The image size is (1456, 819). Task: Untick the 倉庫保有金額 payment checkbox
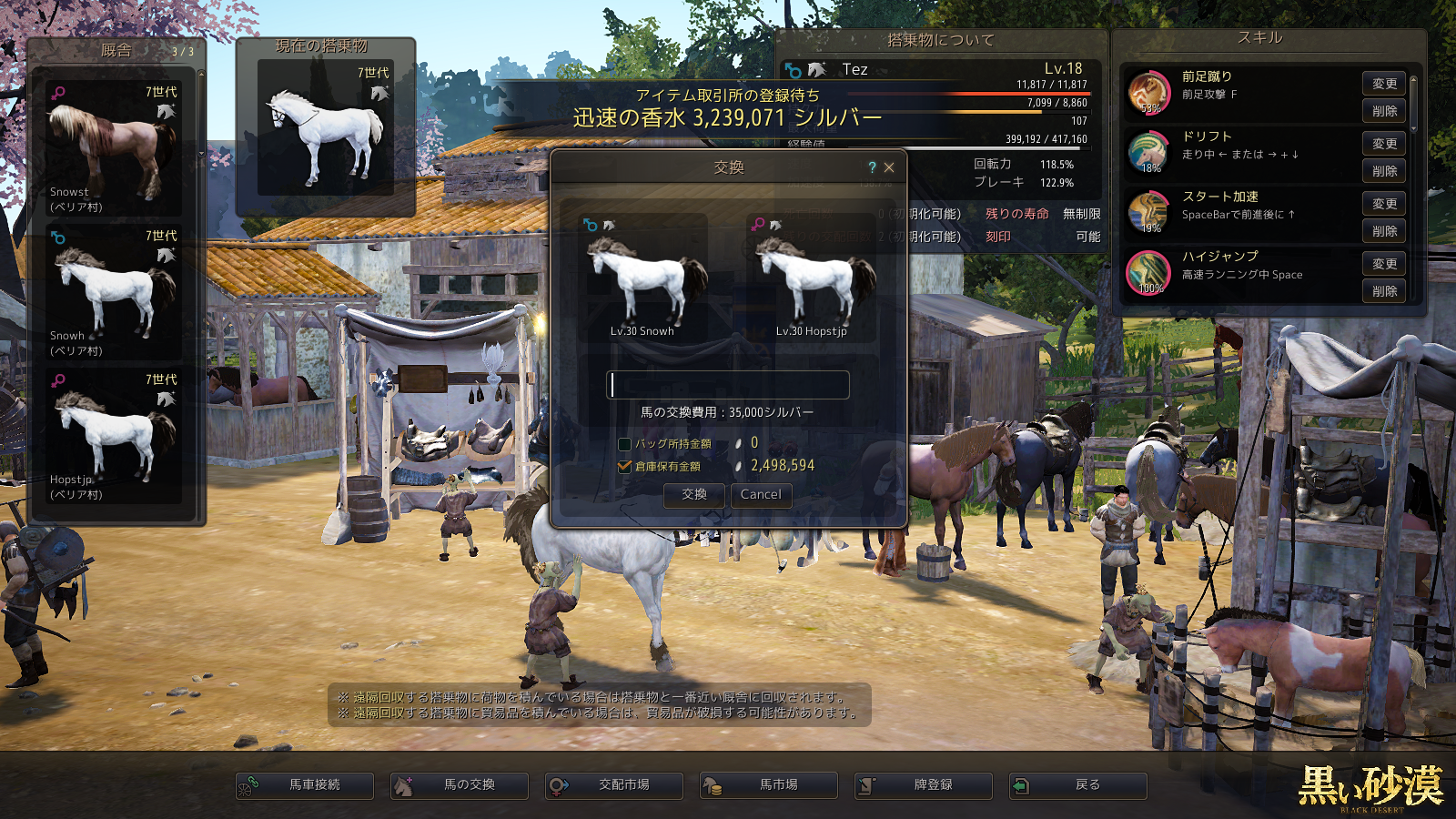(624, 466)
